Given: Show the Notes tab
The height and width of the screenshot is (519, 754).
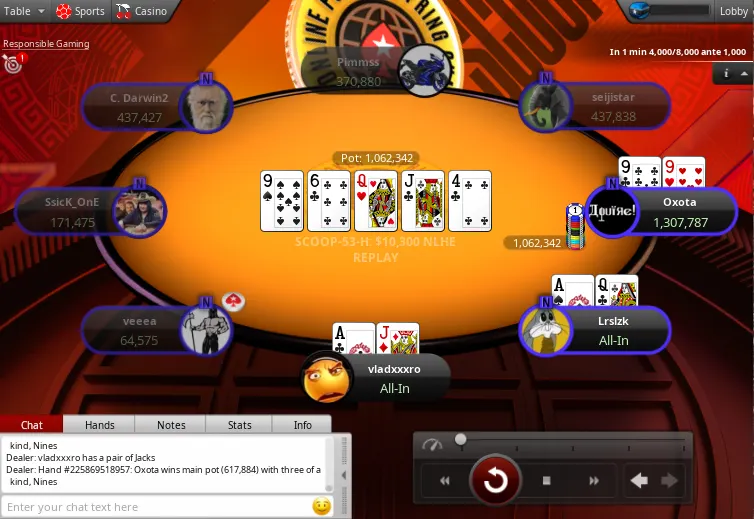Looking at the screenshot, I should tap(171, 425).
